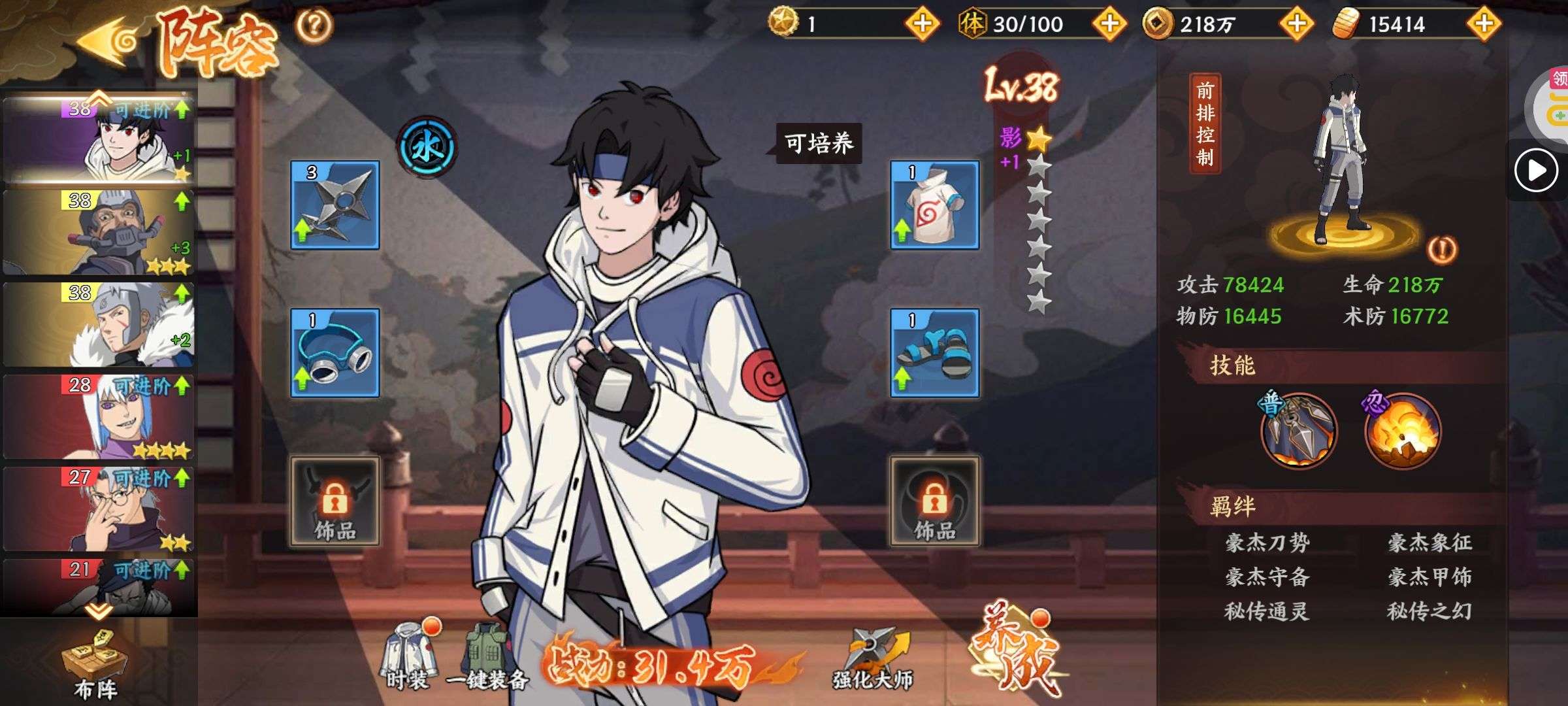Tap the play button on right edge

click(1535, 171)
